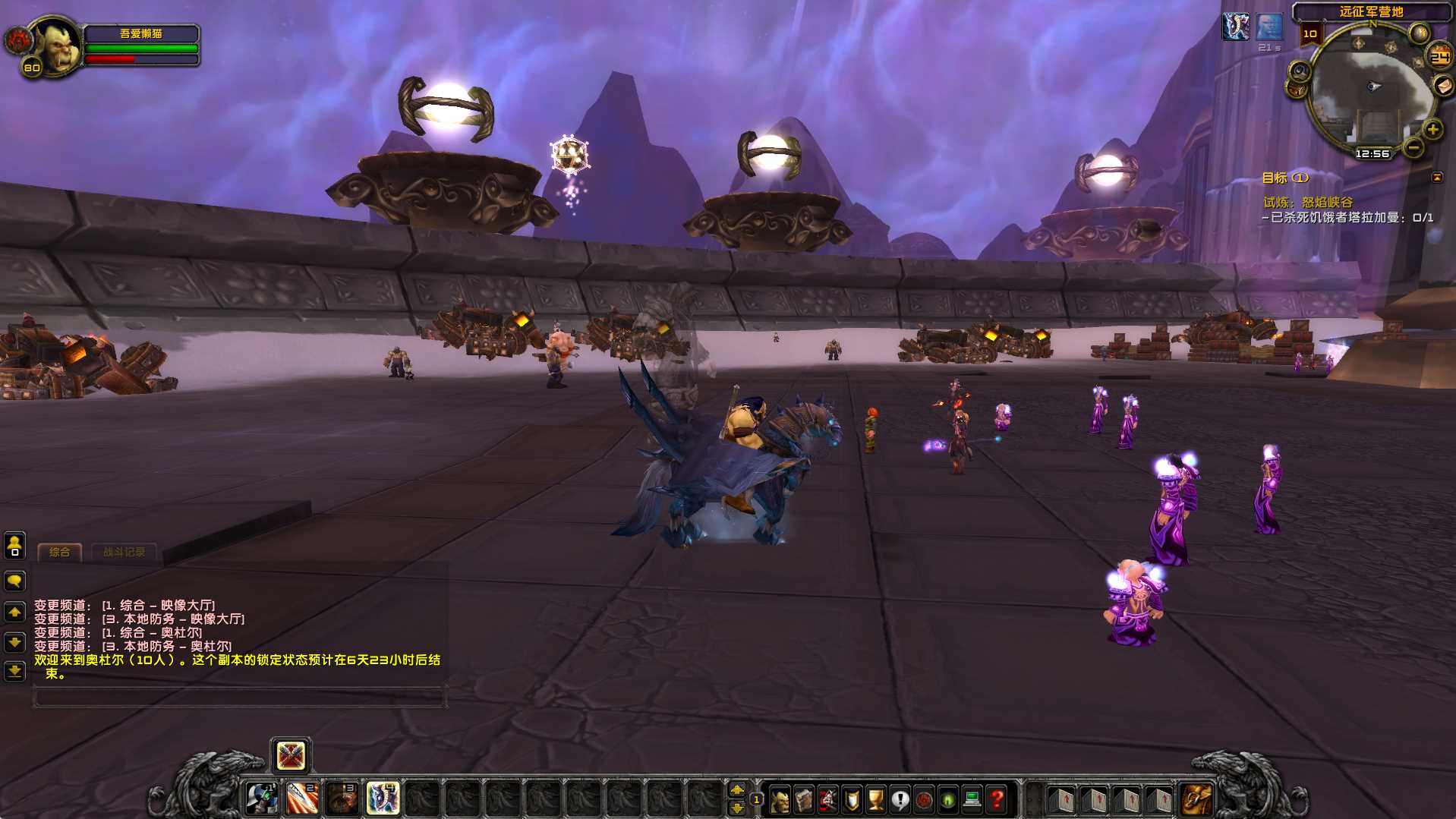Open the achievements trophy button
The height and width of the screenshot is (819, 1456).
876,799
